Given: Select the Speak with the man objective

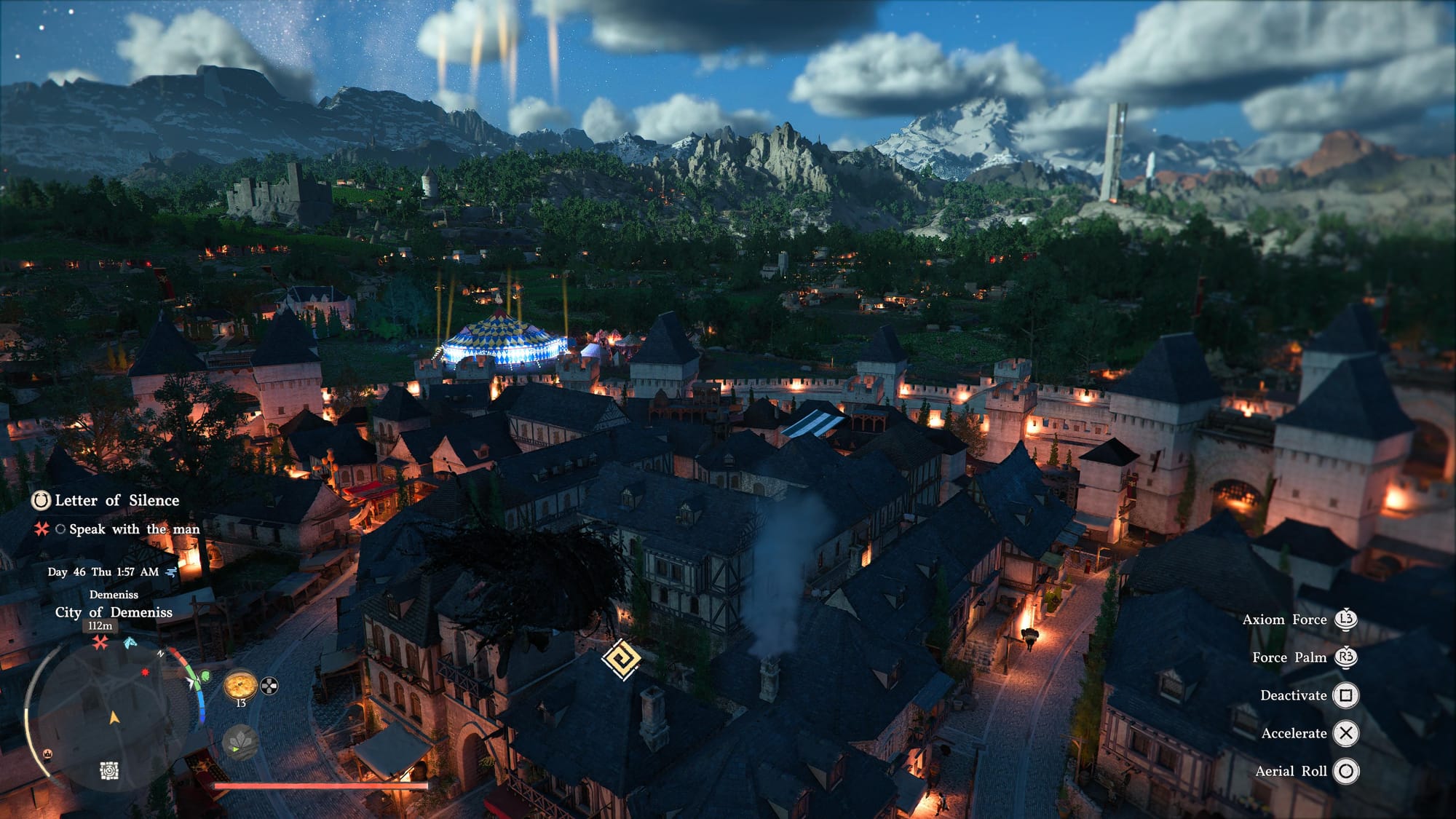Looking at the screenshot, I should pyautogui.click(x=133, y=529).
